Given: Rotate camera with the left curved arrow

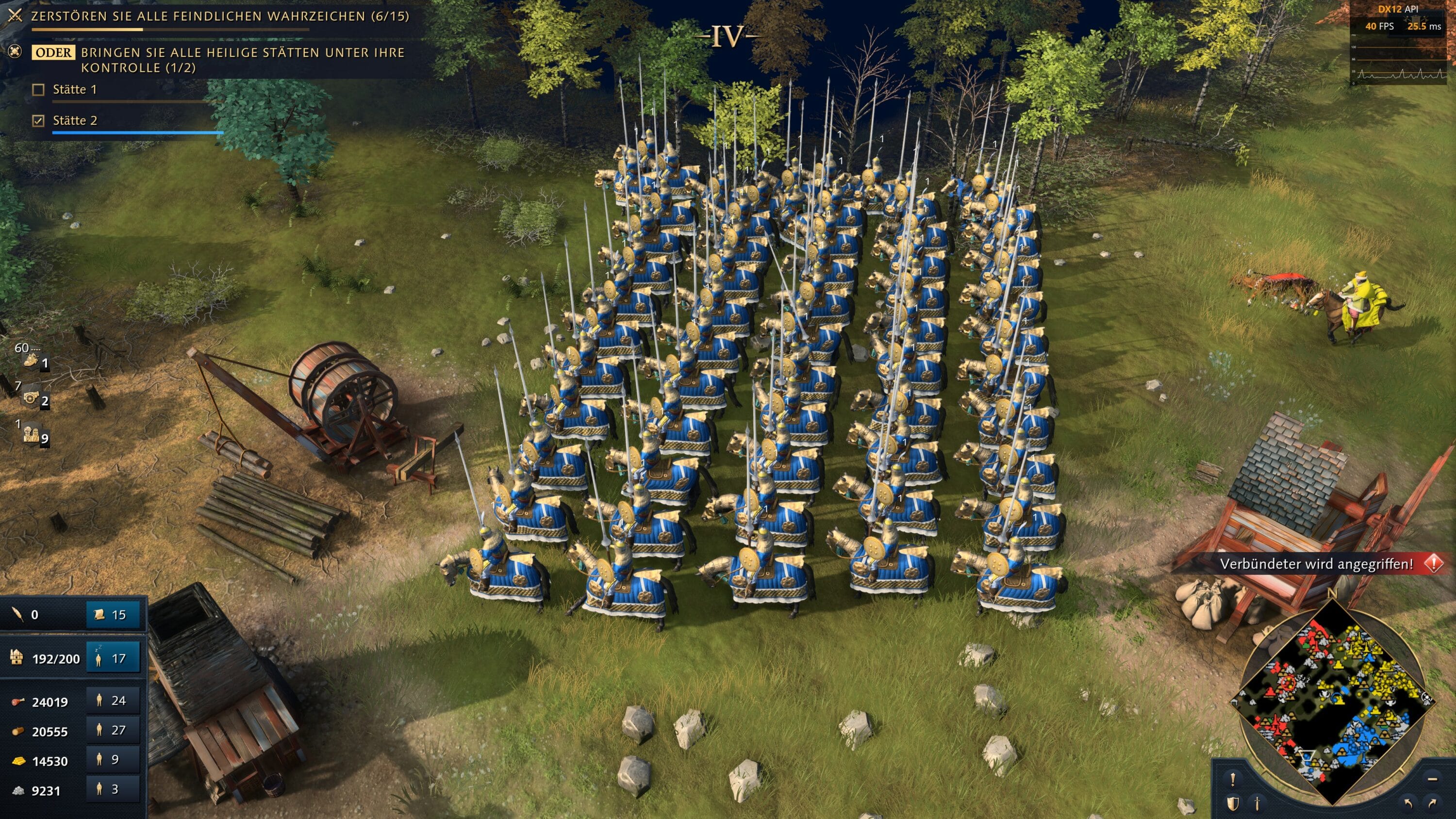Looking at the screenshot, I should tap(1408, 803).
